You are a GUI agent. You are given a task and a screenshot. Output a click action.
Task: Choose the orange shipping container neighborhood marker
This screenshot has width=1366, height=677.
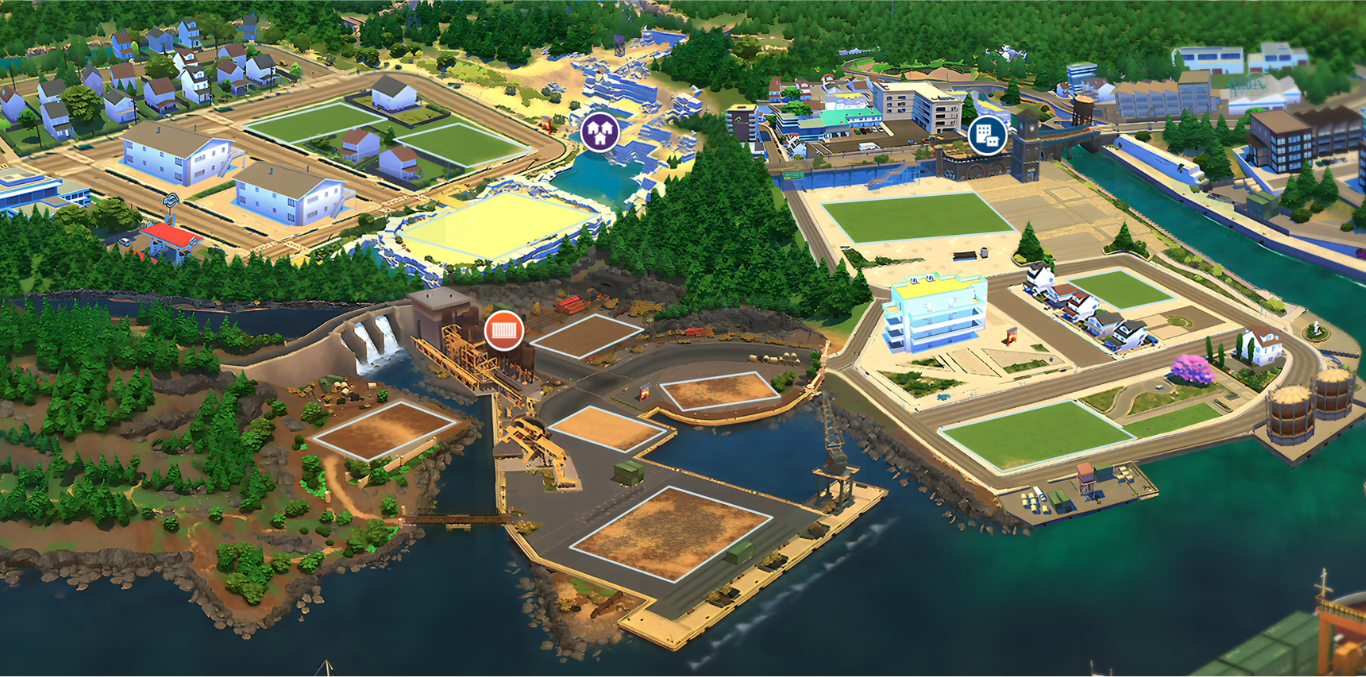(x=504, y=330)
